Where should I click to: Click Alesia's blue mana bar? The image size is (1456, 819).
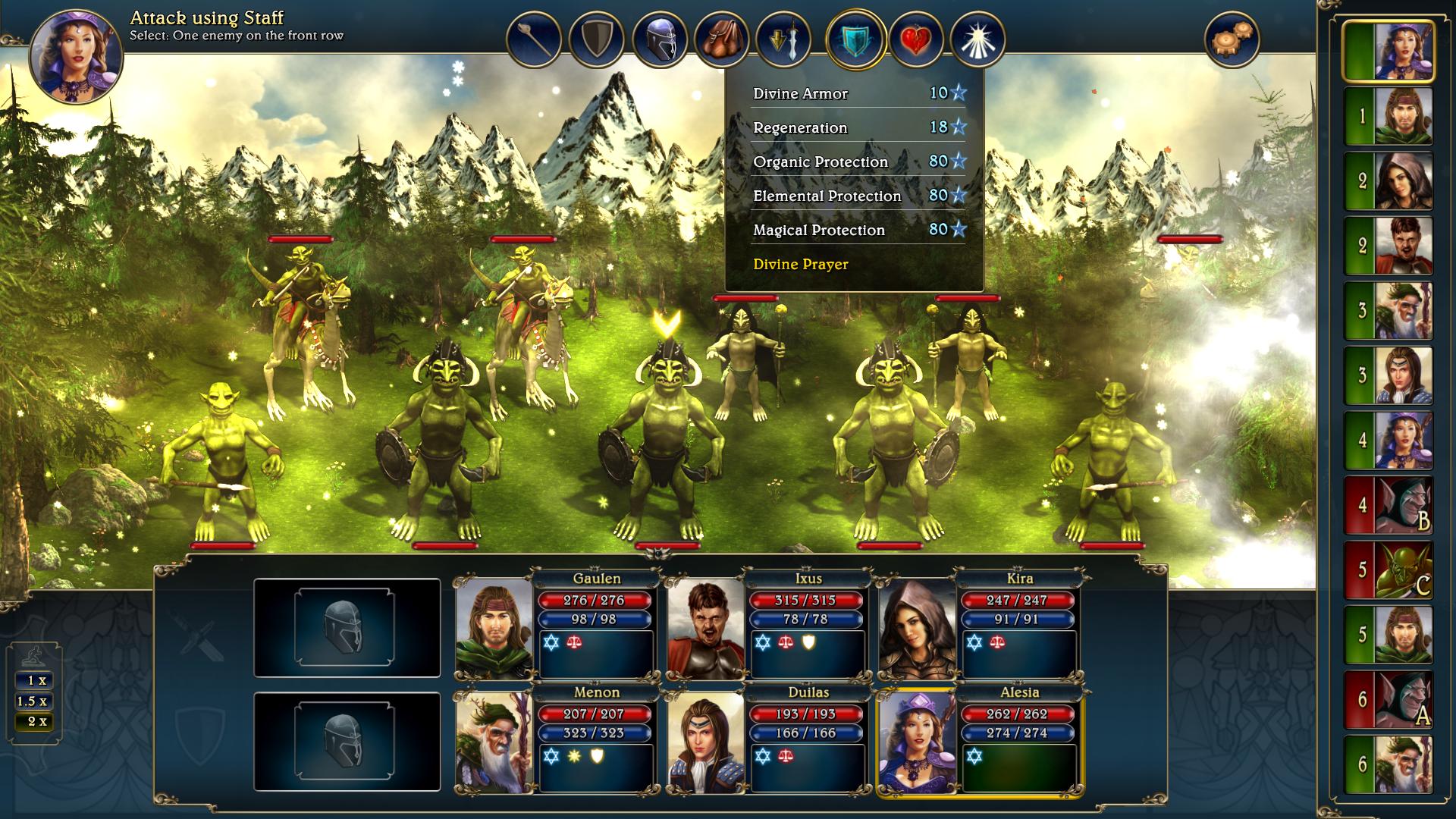(1018, 733)
